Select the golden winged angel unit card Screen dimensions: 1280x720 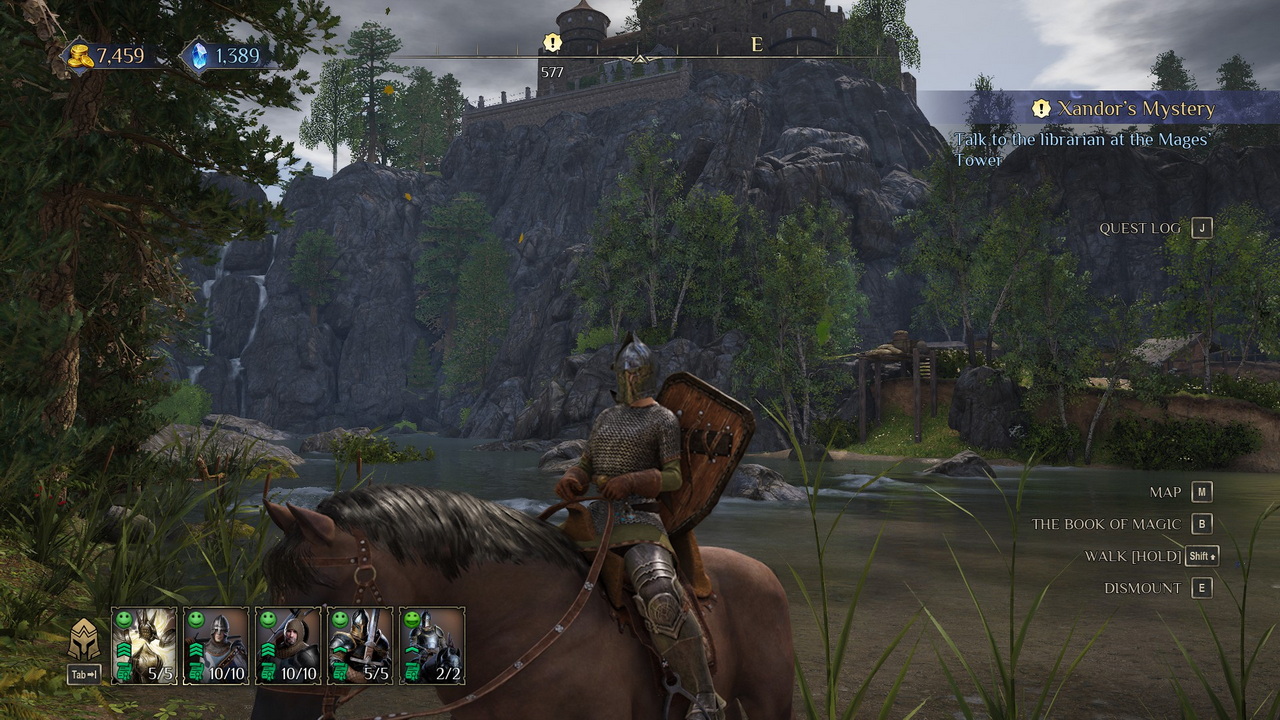[x=144, y=645]
